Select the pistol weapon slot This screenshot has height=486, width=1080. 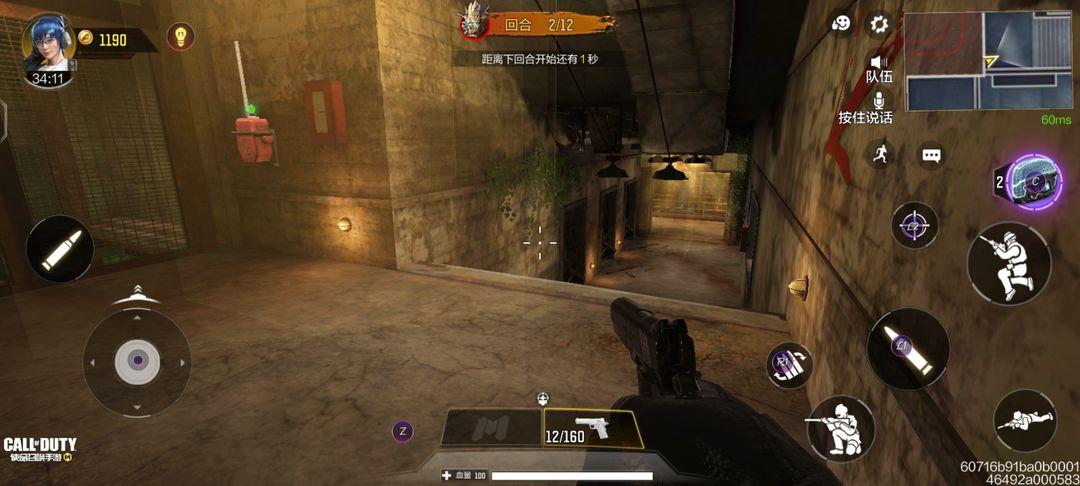(592, 429)
